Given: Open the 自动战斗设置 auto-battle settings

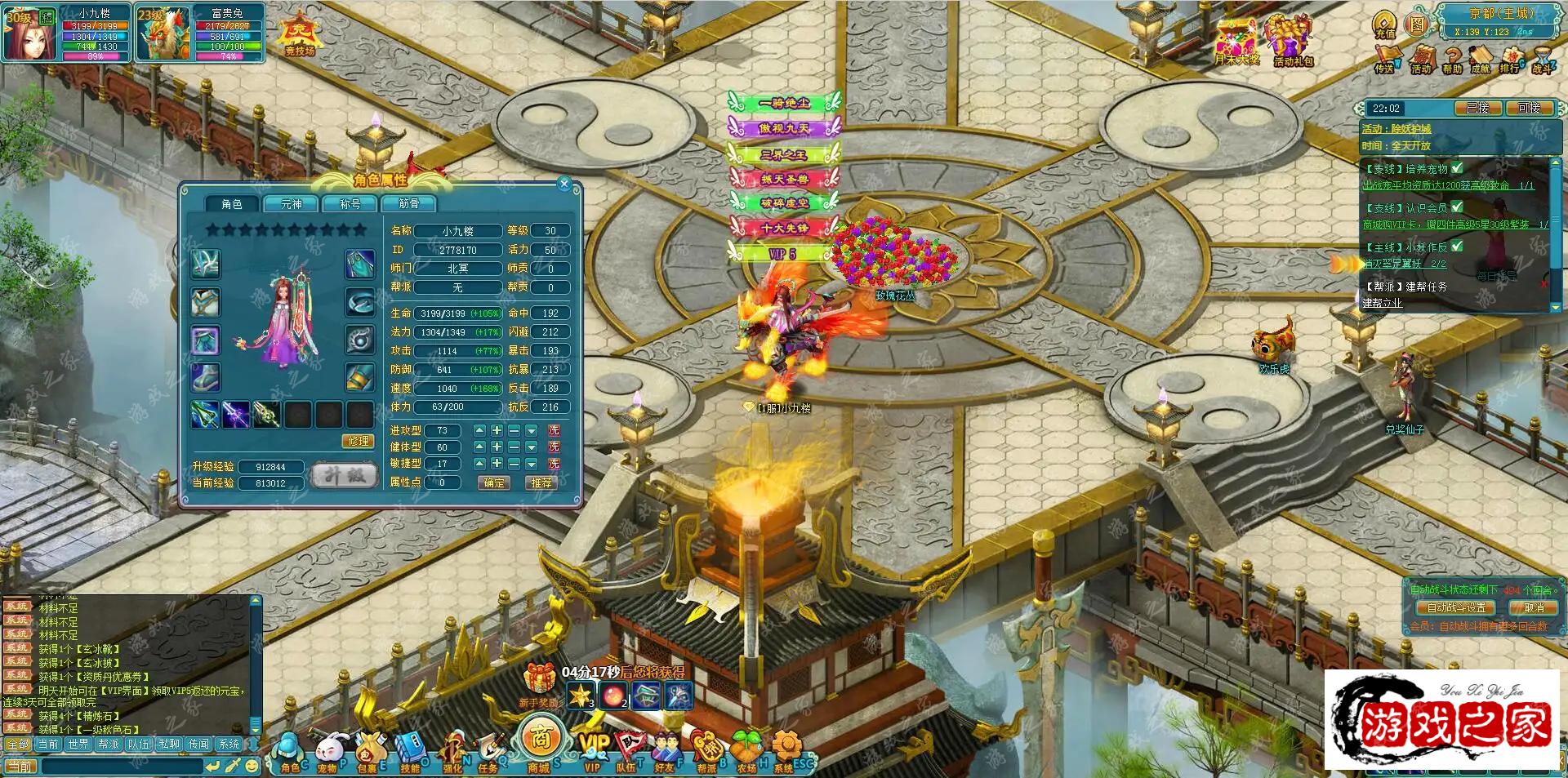Looking at the screenshot, I should point(1456,608).
